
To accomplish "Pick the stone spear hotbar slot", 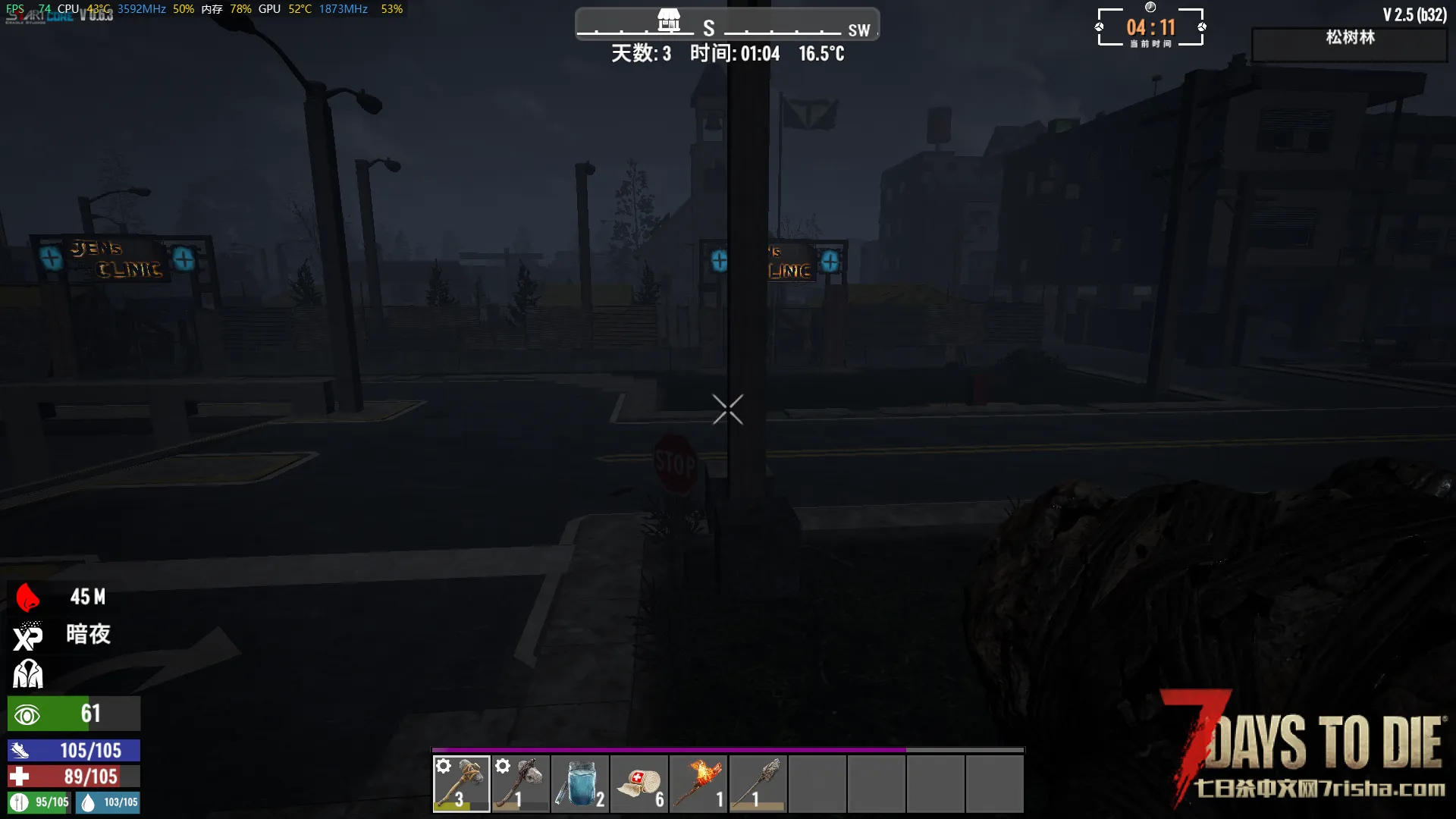I will point(758,784).
